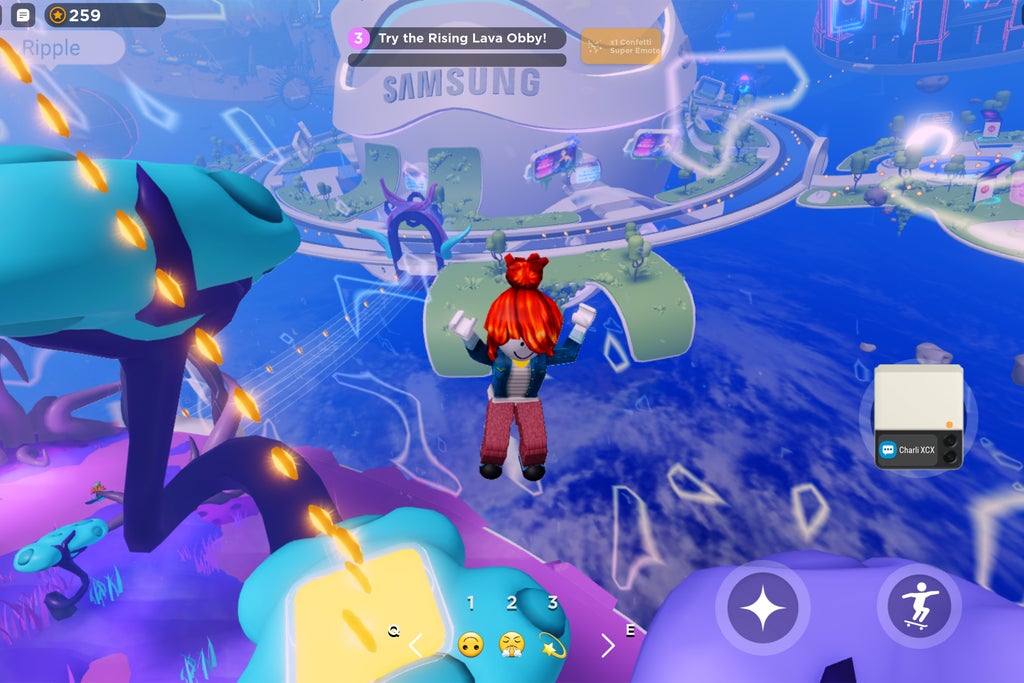Viewport: 1024px width, 683px height.
Task: Activate the sparkle star ability button
Action: click(x=763, y=607)
